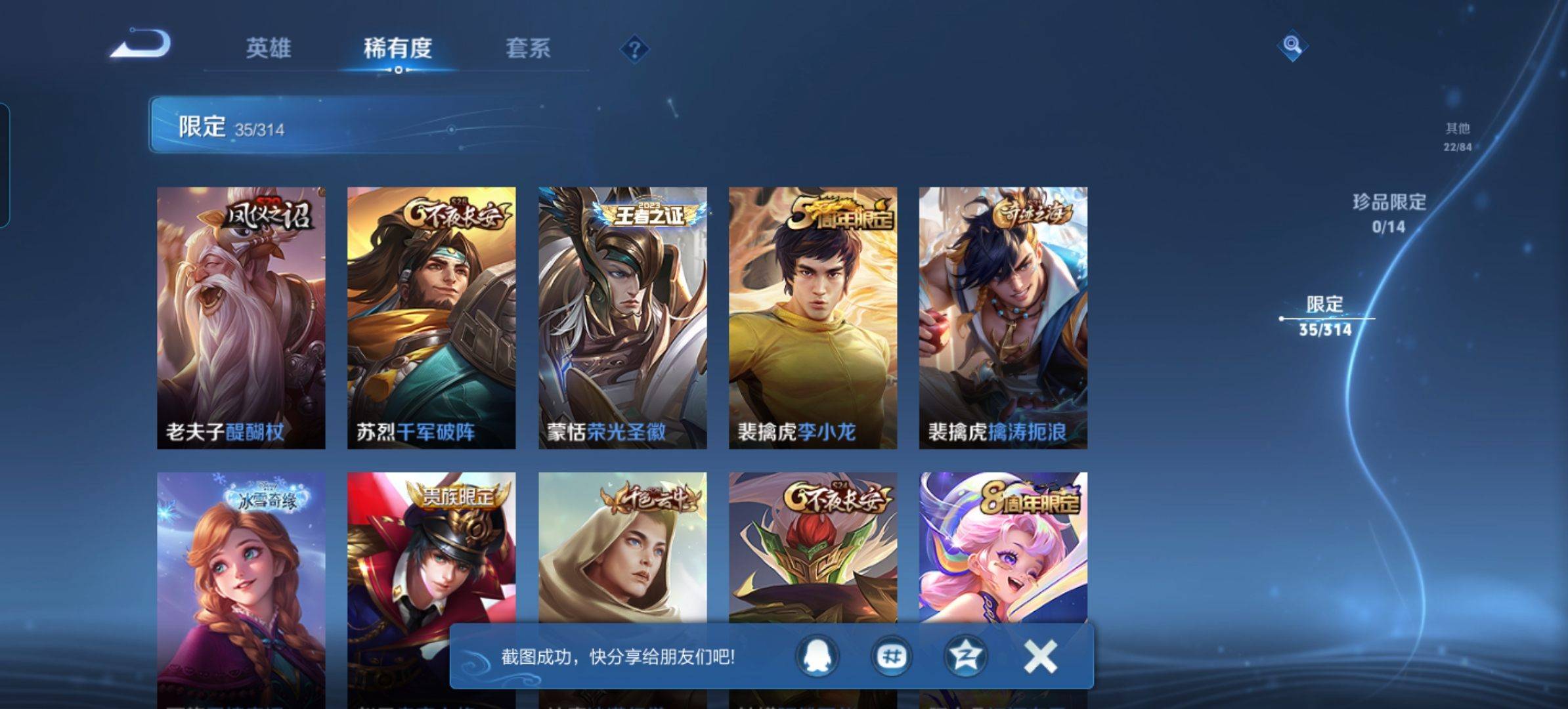Open the 蒙恬 荣光圣徽 skin card

point(622,318)
